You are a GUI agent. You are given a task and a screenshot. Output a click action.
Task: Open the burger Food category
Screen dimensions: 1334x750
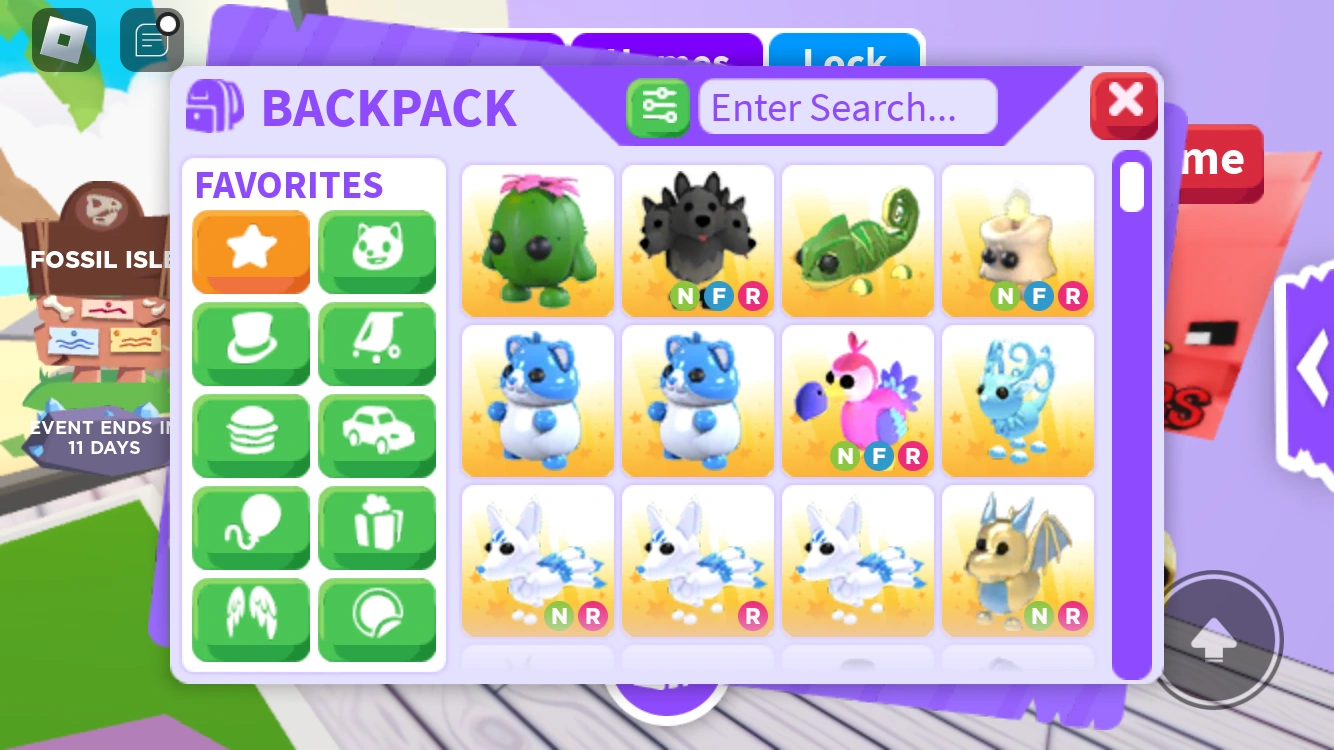(x=251, y=436)
